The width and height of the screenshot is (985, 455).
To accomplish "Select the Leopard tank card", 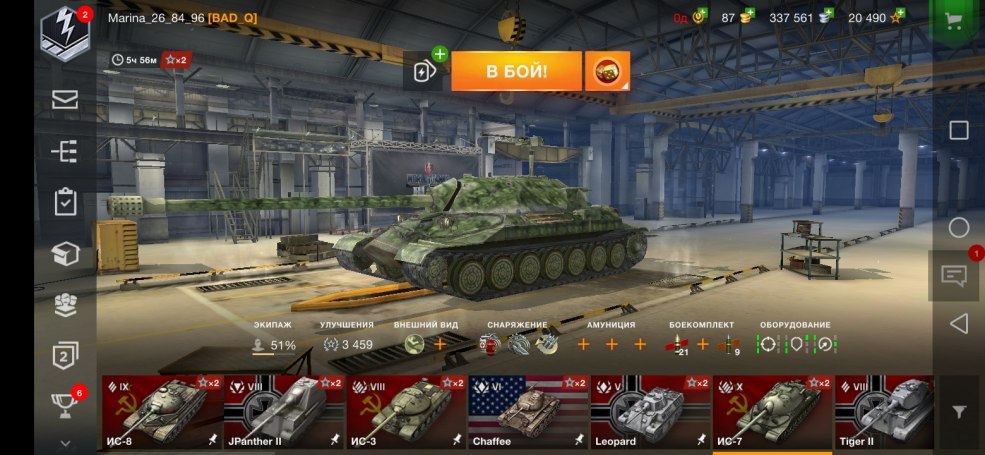I will click(650, 412).
